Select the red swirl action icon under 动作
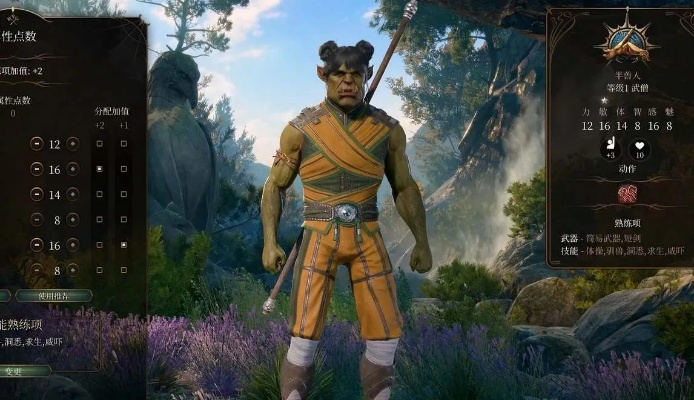This screenshot has width=694, height=400. [x=627, y=194]
